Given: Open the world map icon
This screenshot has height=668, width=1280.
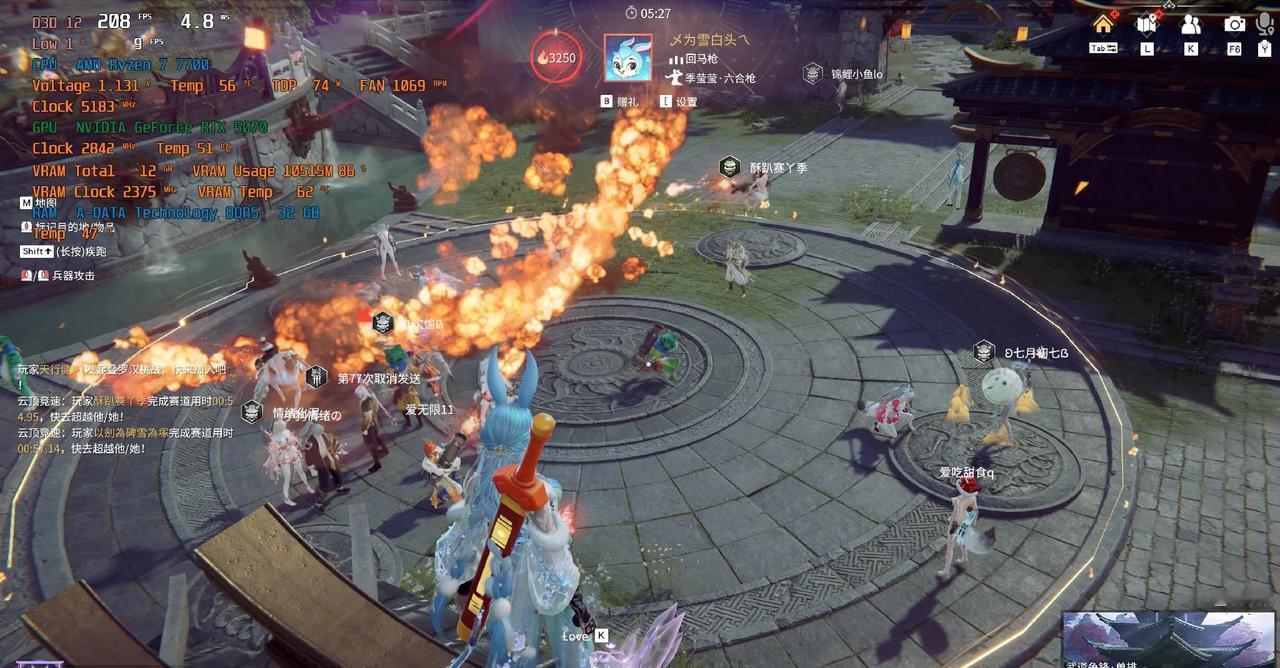Looking at the screenshot, I should (x=1146, y=24).
